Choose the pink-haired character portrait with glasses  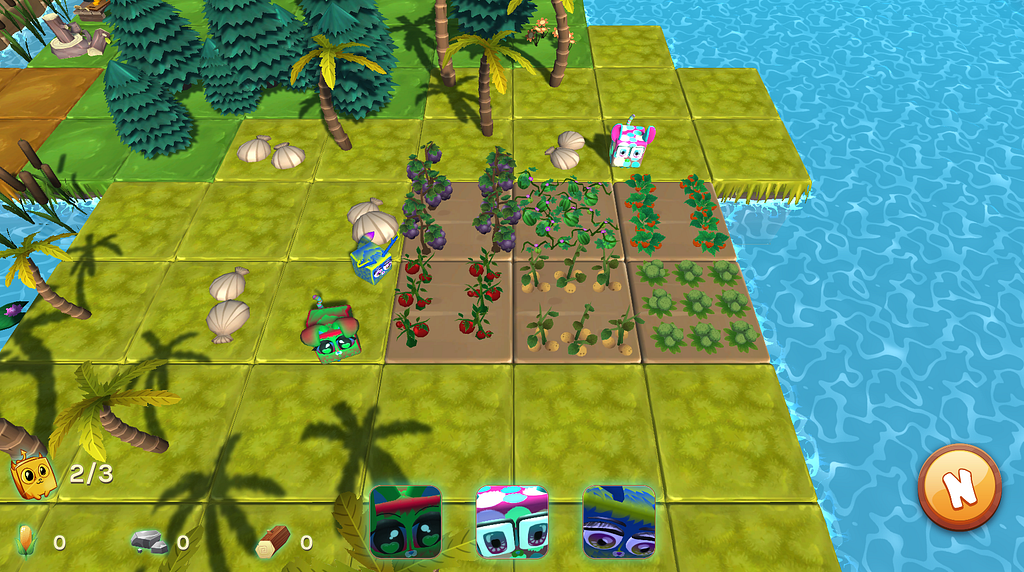512,521
